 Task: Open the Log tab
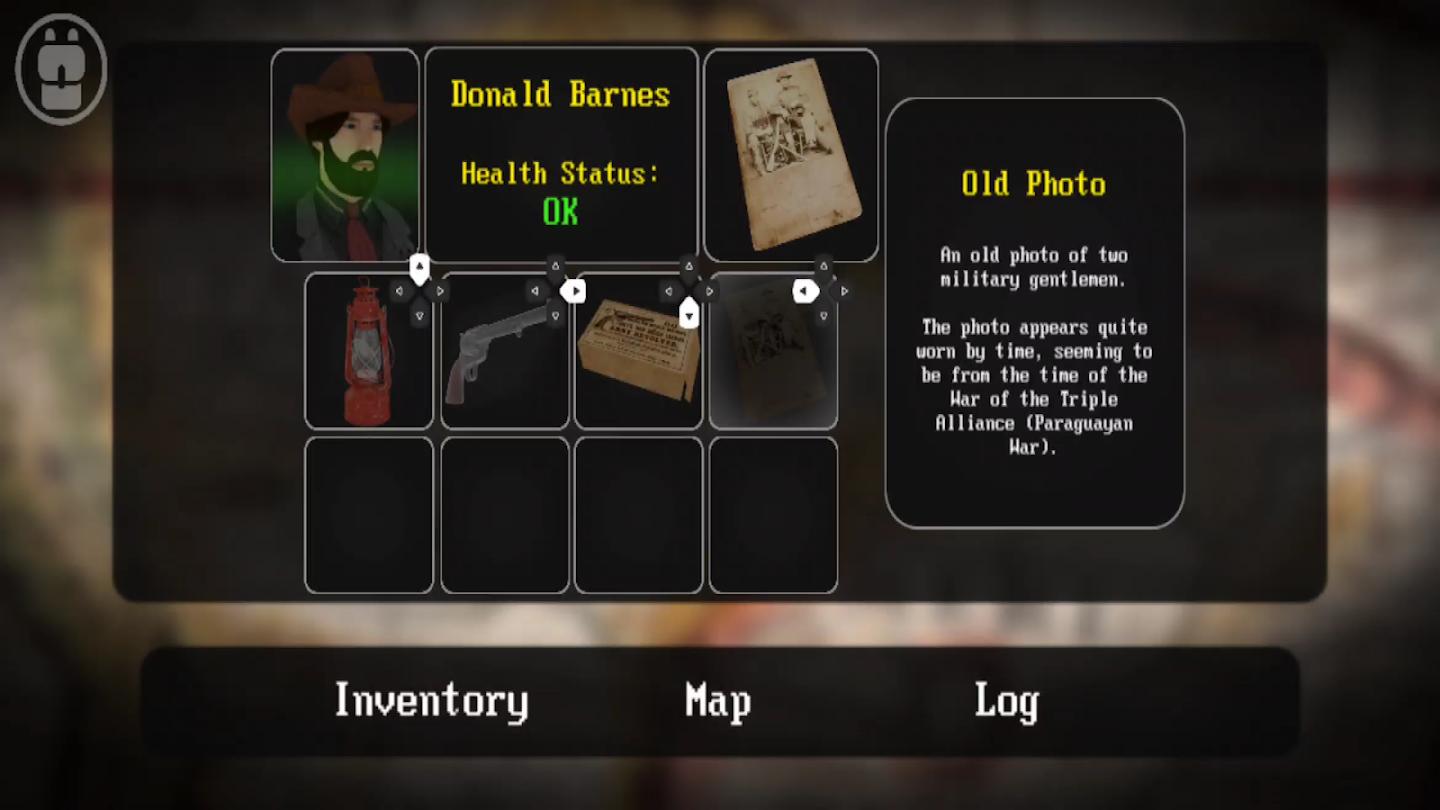coord(1006,701)
